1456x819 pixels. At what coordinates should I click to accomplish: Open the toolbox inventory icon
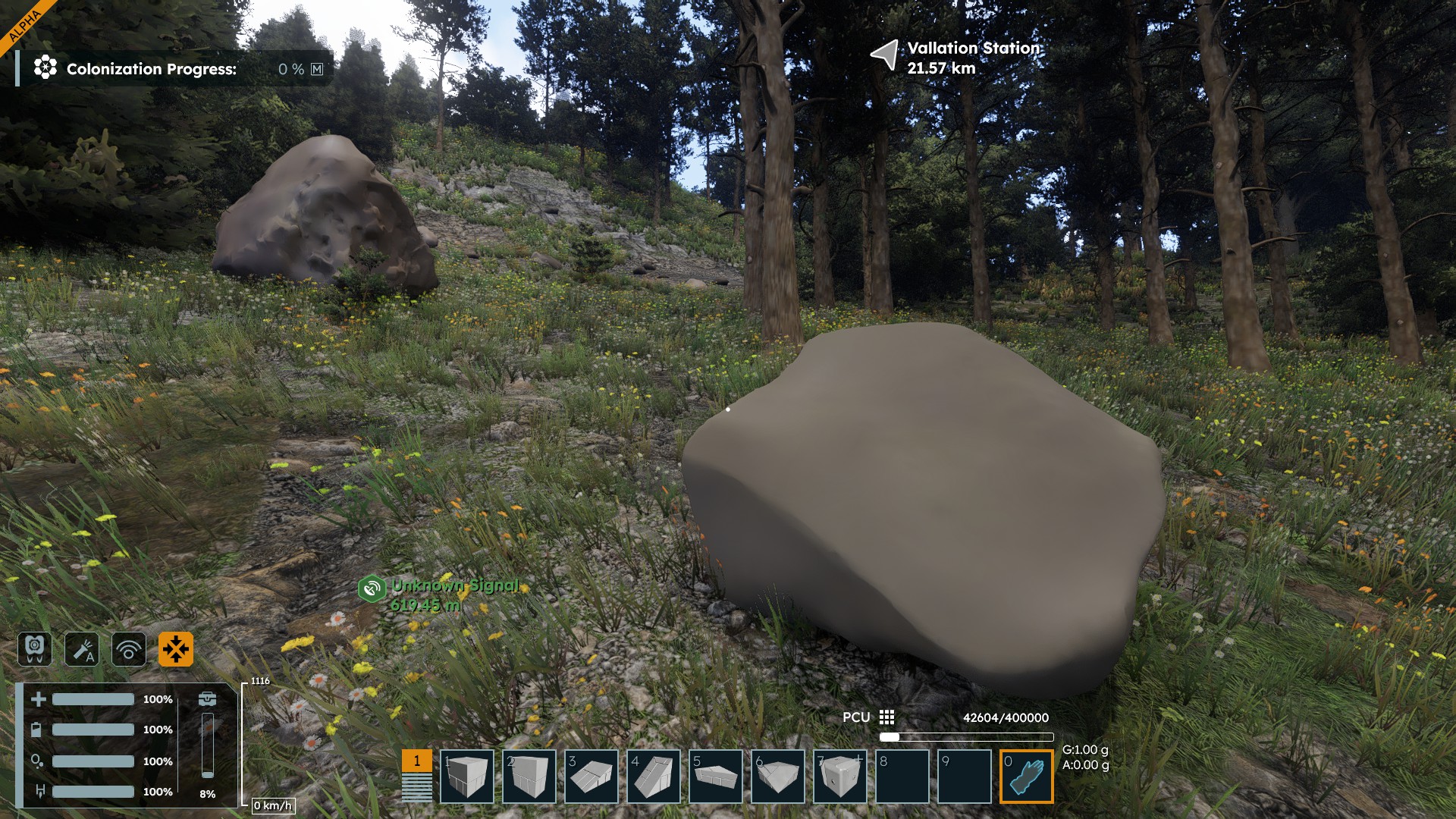point(207,698)
